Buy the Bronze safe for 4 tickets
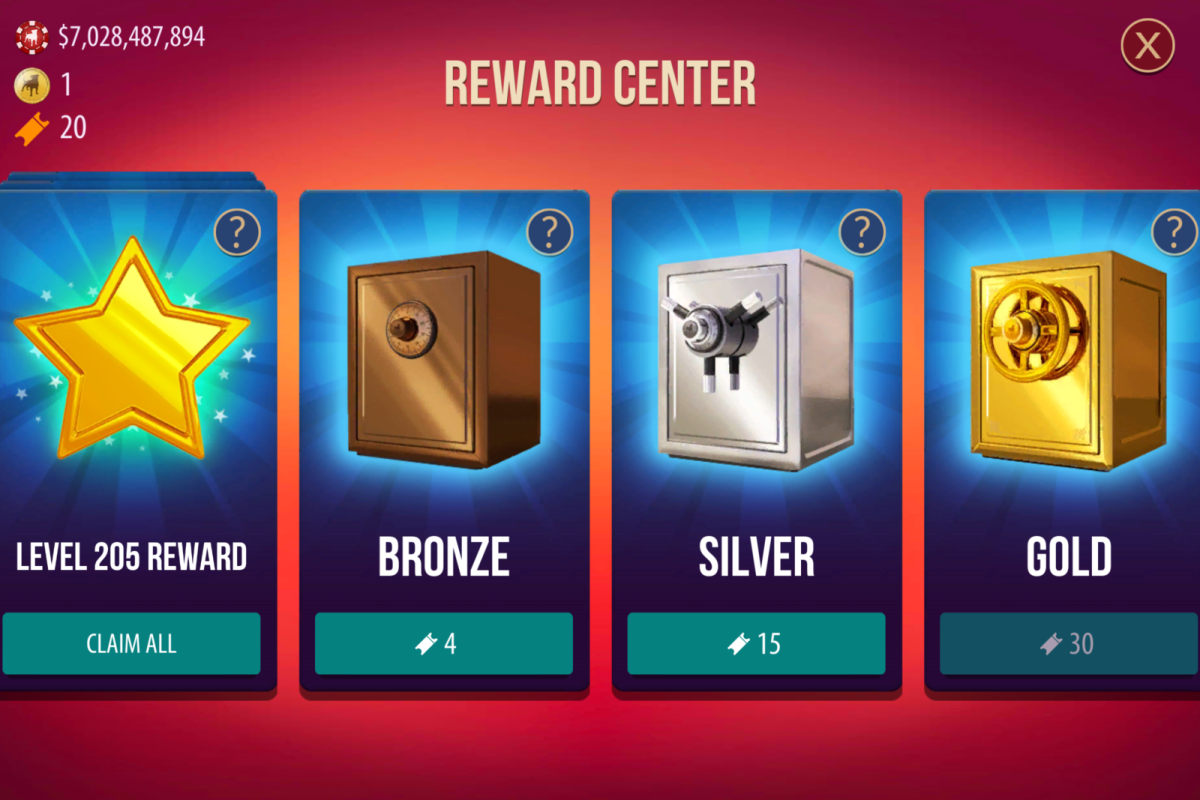The width and height of the screenshot is (1200, 800). tap(444, 643)
